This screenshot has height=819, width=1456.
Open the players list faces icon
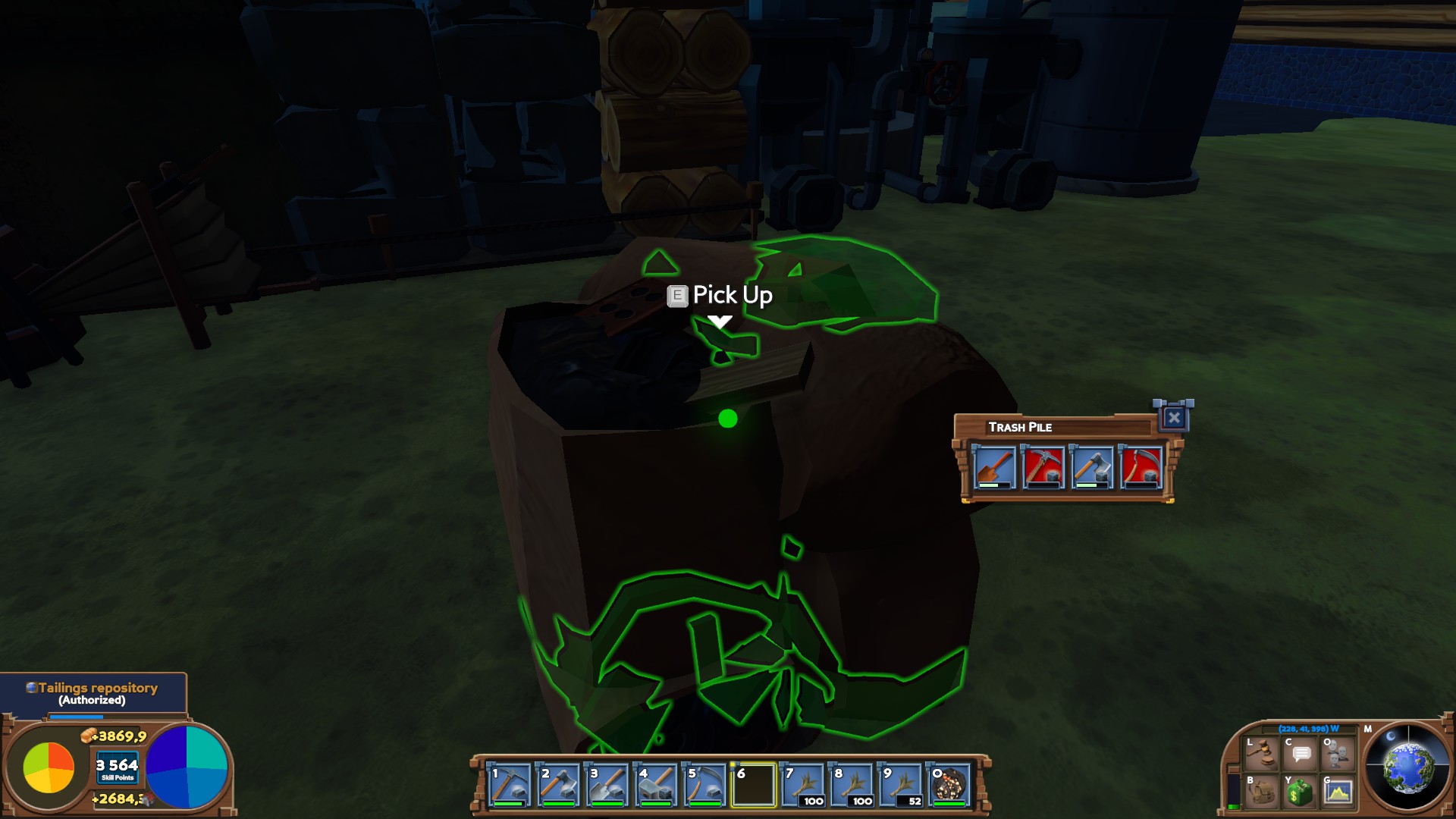point(1338,754)
